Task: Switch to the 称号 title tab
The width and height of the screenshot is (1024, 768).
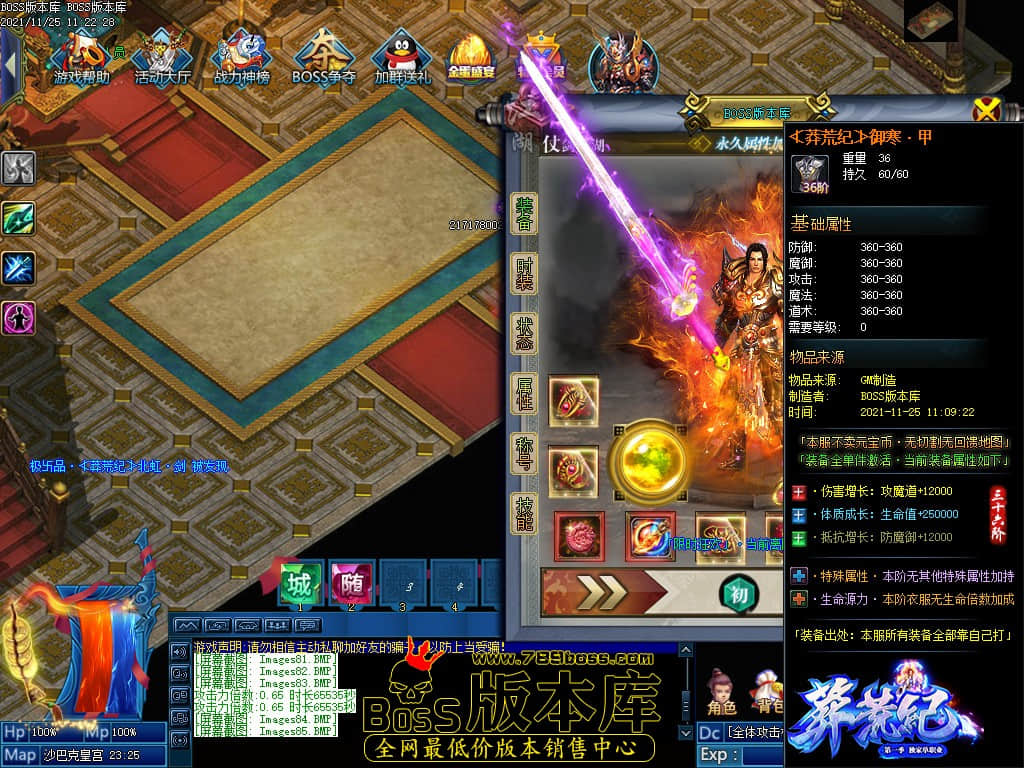Action: 524,453
